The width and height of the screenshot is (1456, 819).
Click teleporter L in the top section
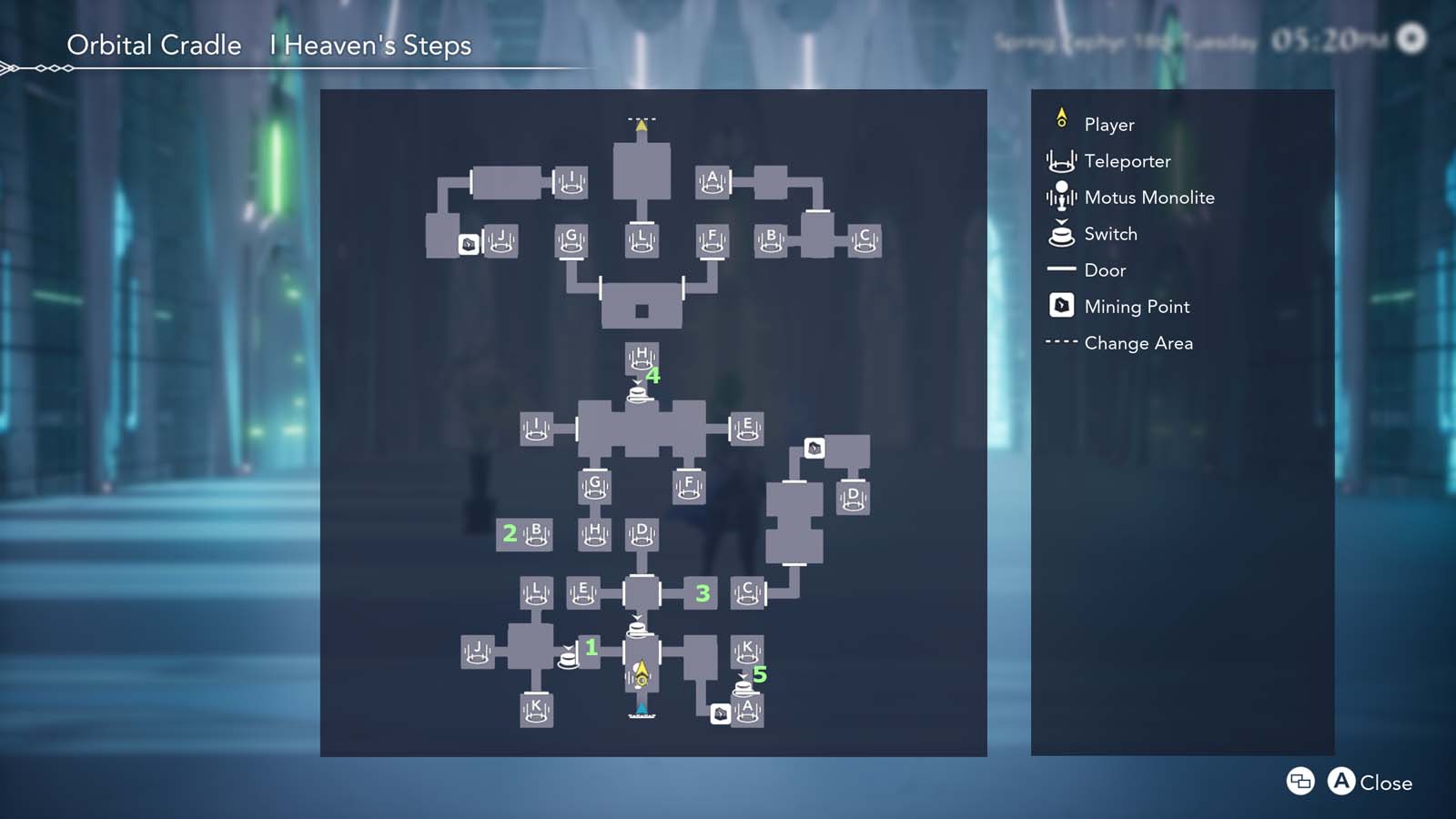pos(640,239)
